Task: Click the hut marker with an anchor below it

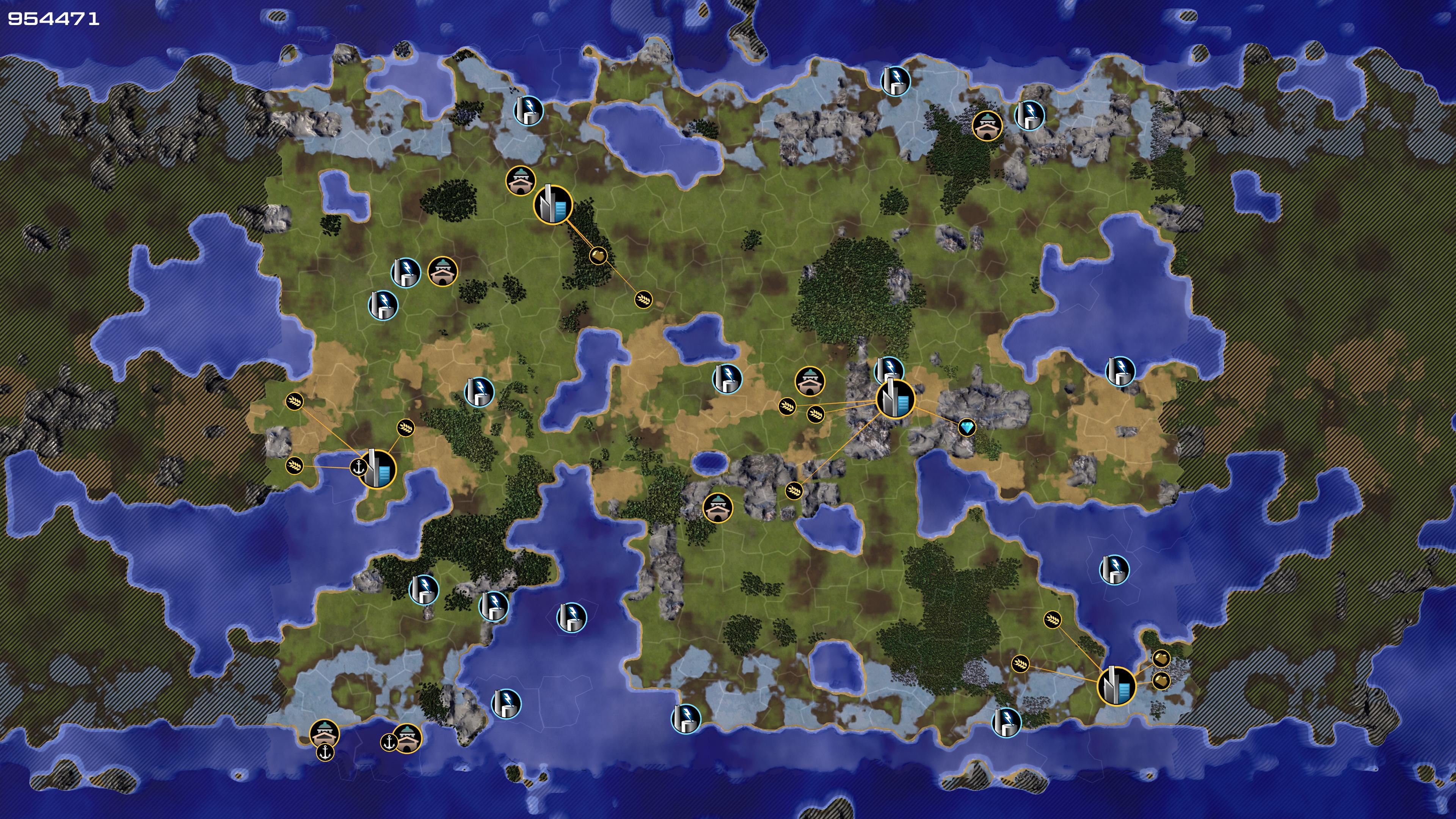Action: 325,733
